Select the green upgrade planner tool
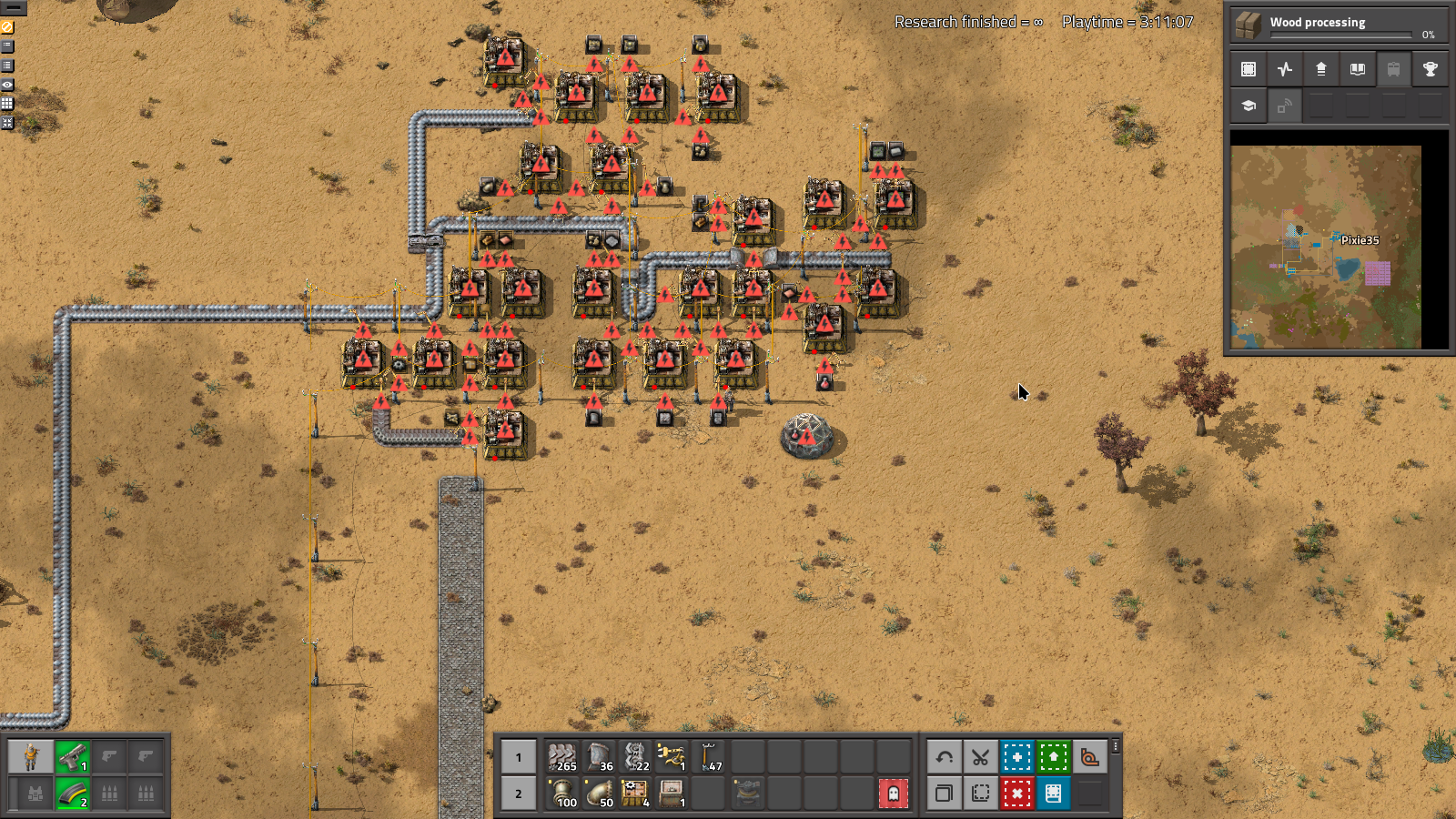The height and width of the screenshot is (819, 1456). point(1053,757)
